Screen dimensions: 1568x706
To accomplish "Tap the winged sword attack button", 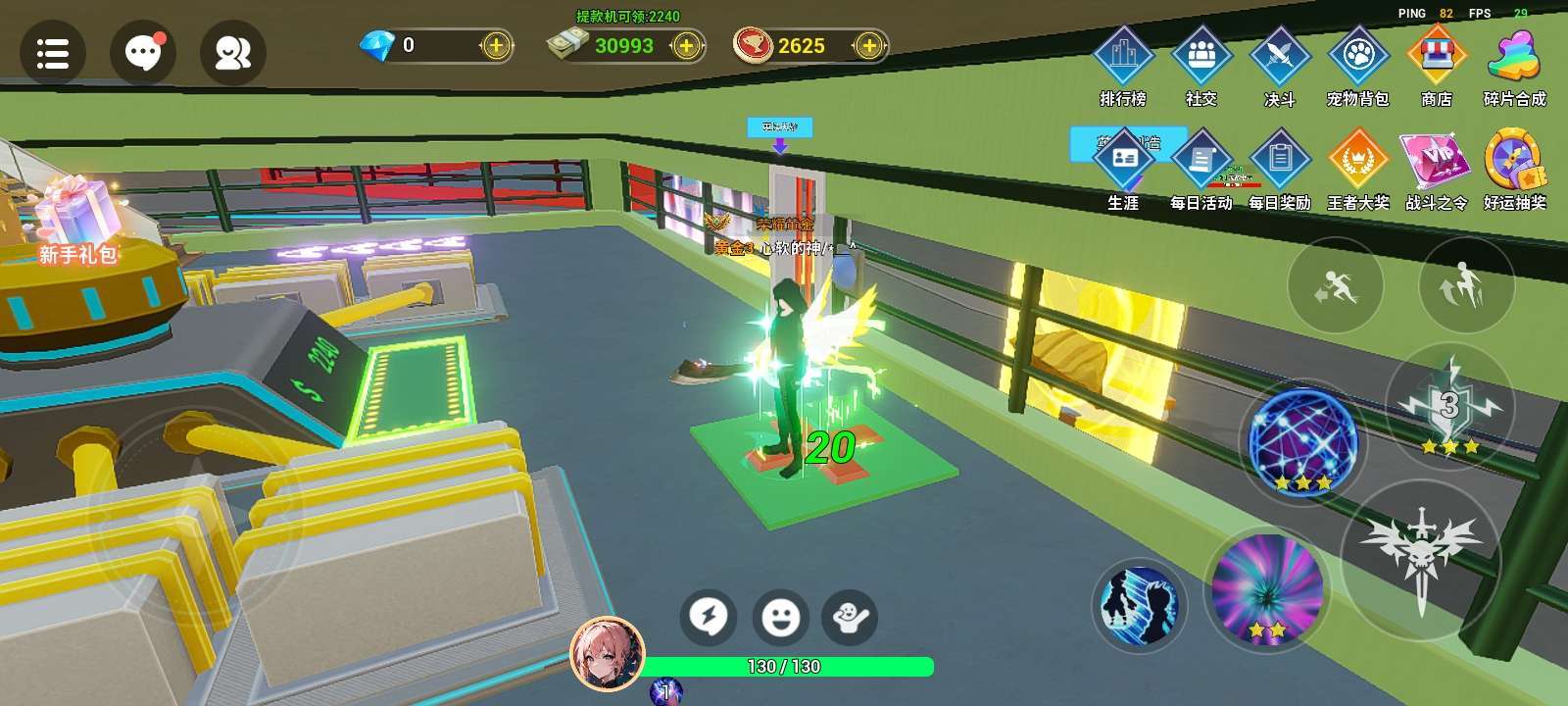I will tap(1421, 559).
